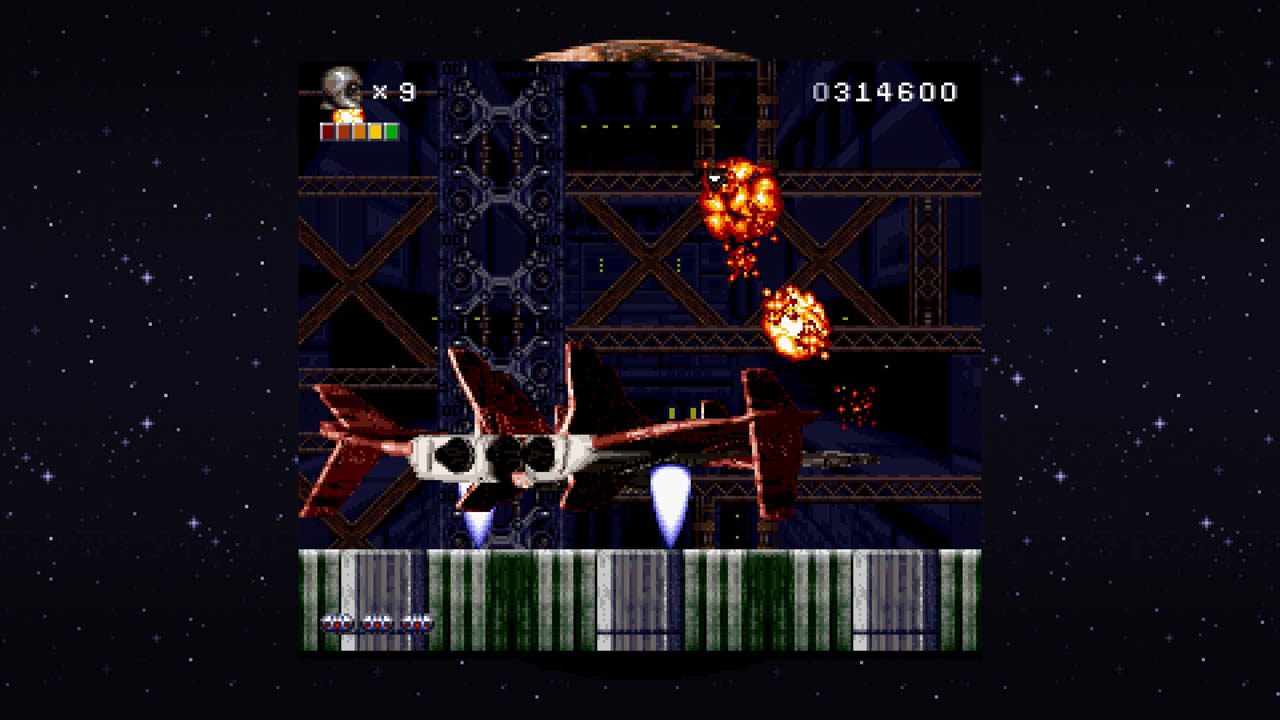Toggle the red health bar segment
This screenshot has height=720, width=1280.
coord(328,131)
